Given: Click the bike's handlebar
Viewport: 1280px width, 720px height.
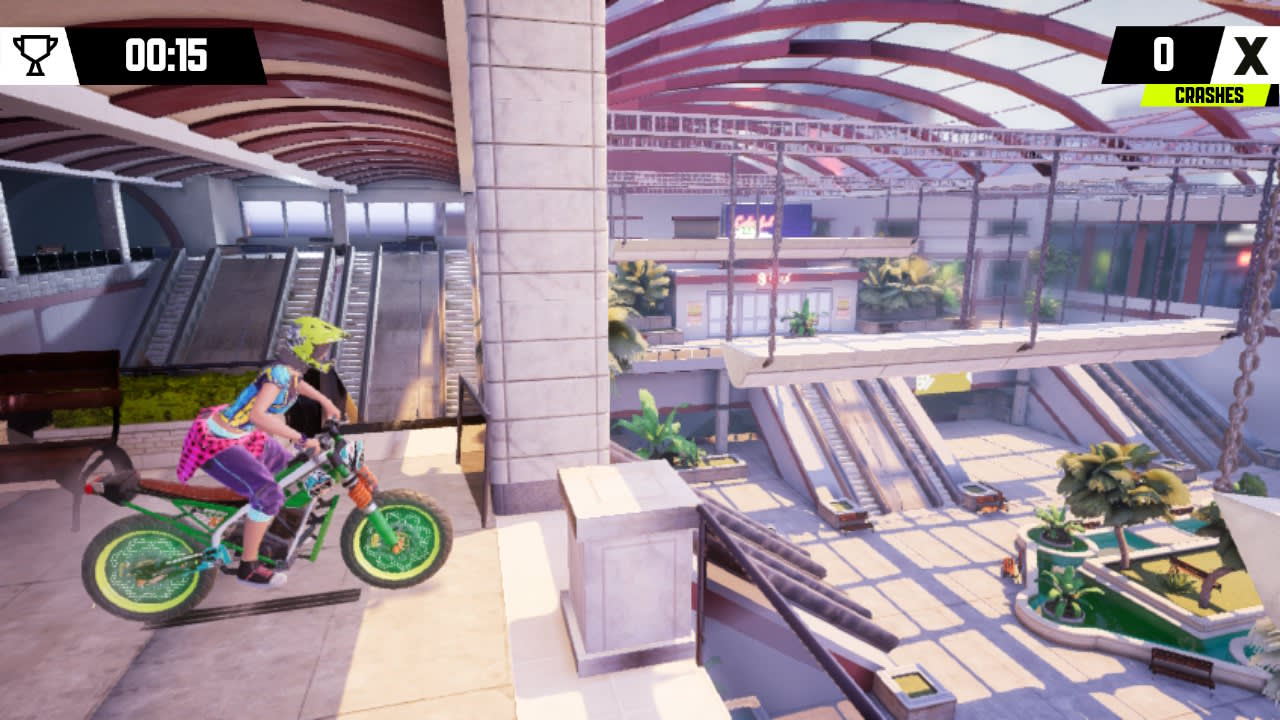Looking at the screenshot, I should [330, 425].
